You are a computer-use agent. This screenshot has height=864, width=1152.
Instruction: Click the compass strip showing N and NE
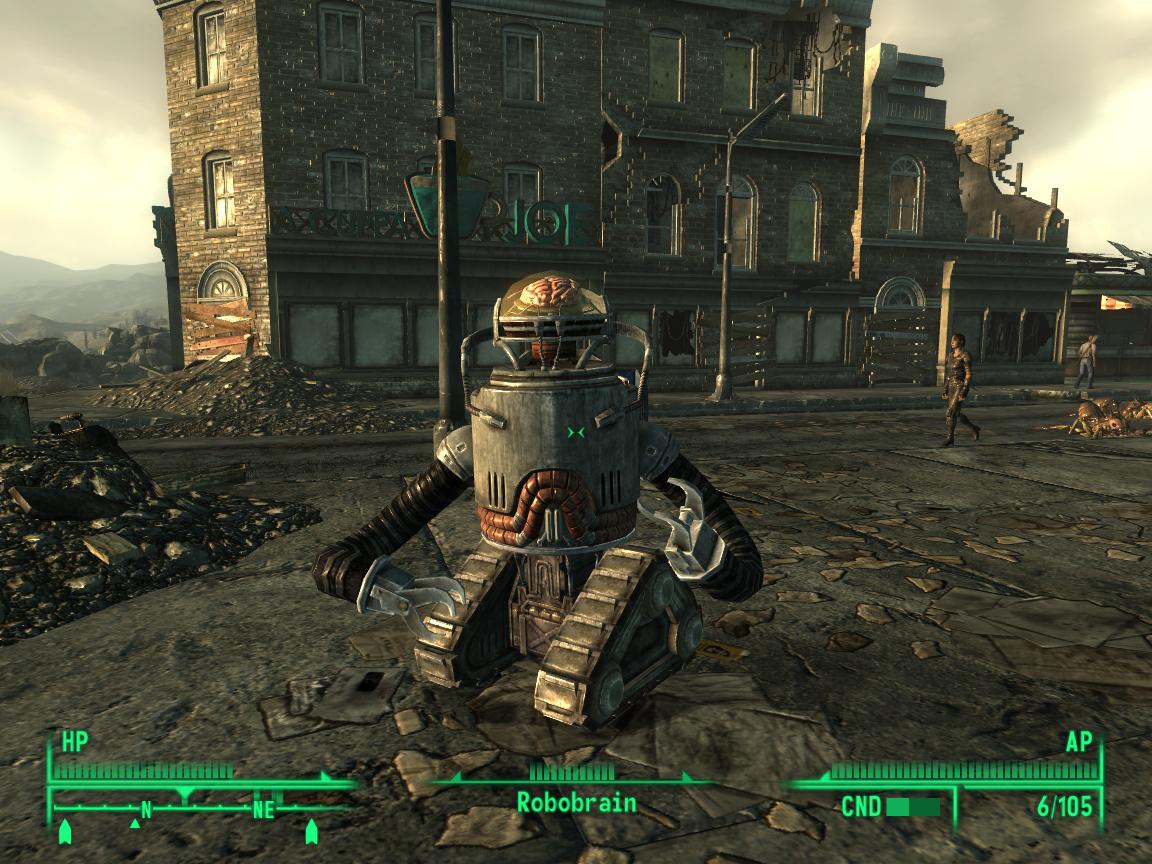click(200, 808)
